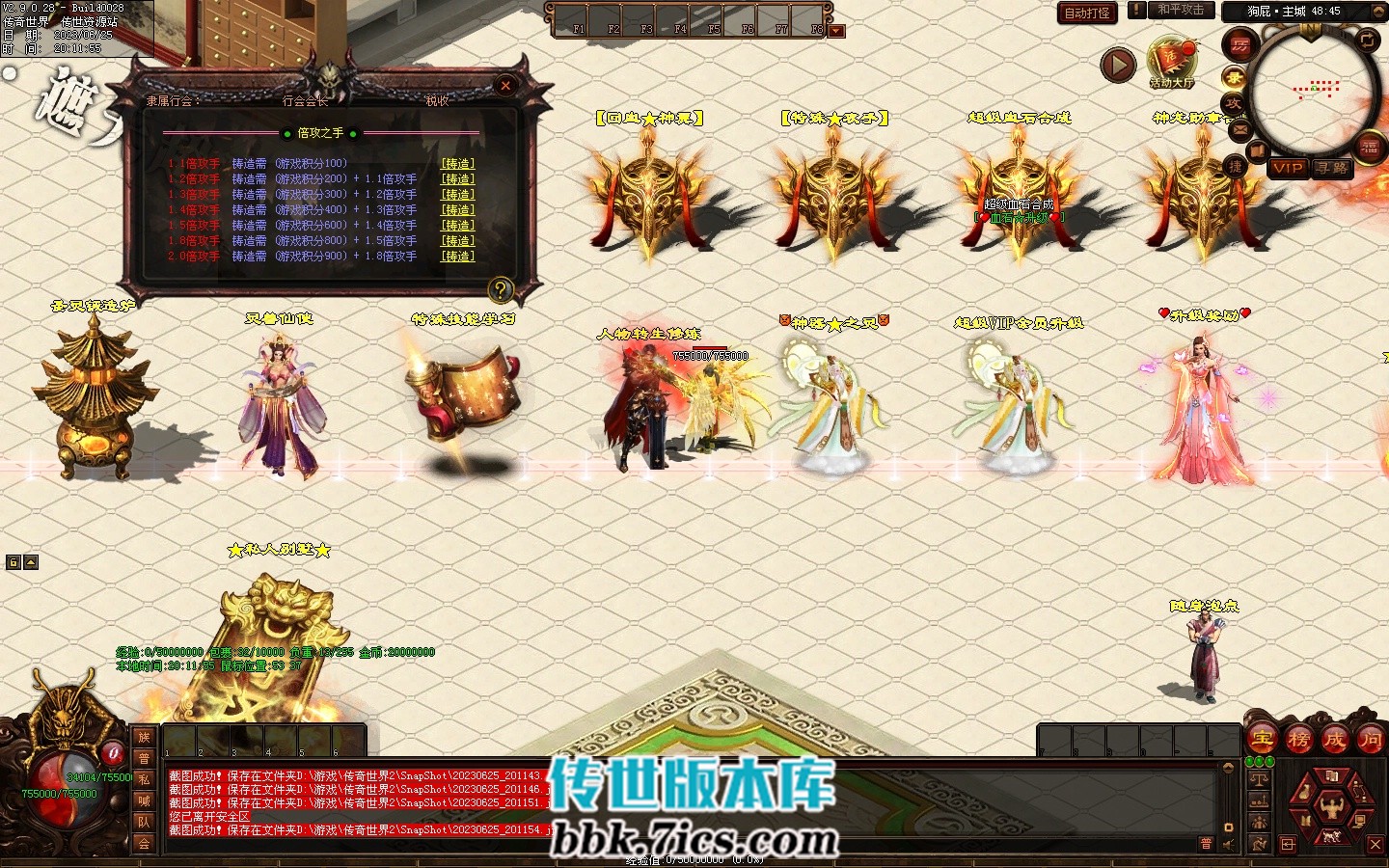Click the 福 welfare icon by minimap
This screenshot has width=1389, height=868.
click(1370, 147)
